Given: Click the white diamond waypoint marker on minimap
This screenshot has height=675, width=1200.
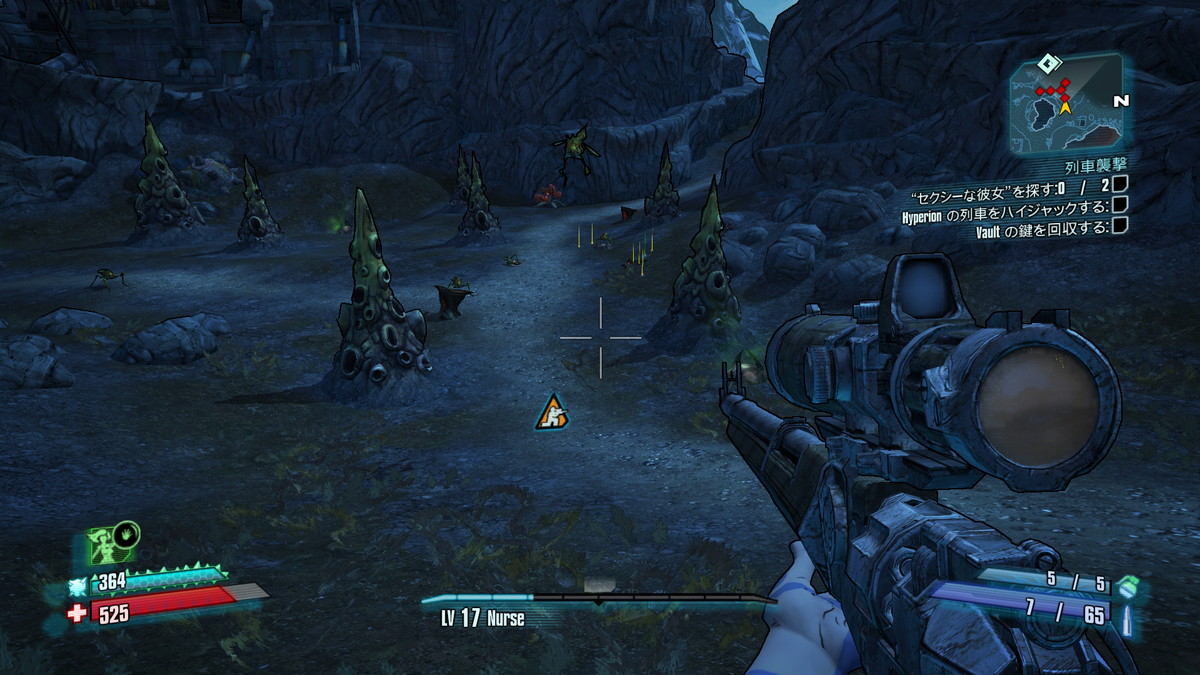Looking at the screenshot, I should click(1047, 64).
